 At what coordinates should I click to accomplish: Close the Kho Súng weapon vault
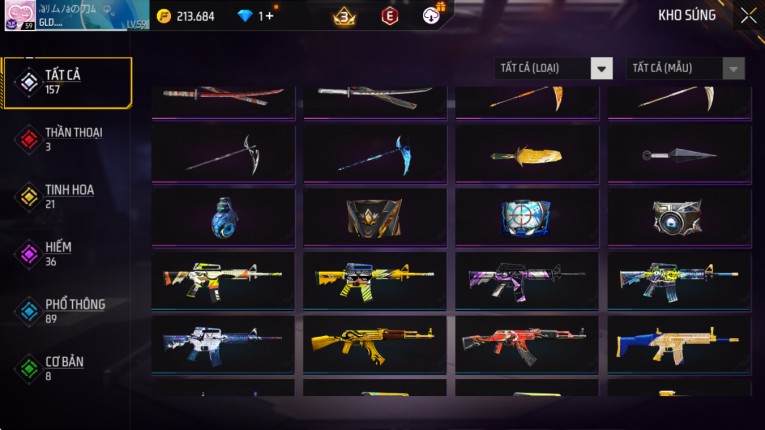748,15
